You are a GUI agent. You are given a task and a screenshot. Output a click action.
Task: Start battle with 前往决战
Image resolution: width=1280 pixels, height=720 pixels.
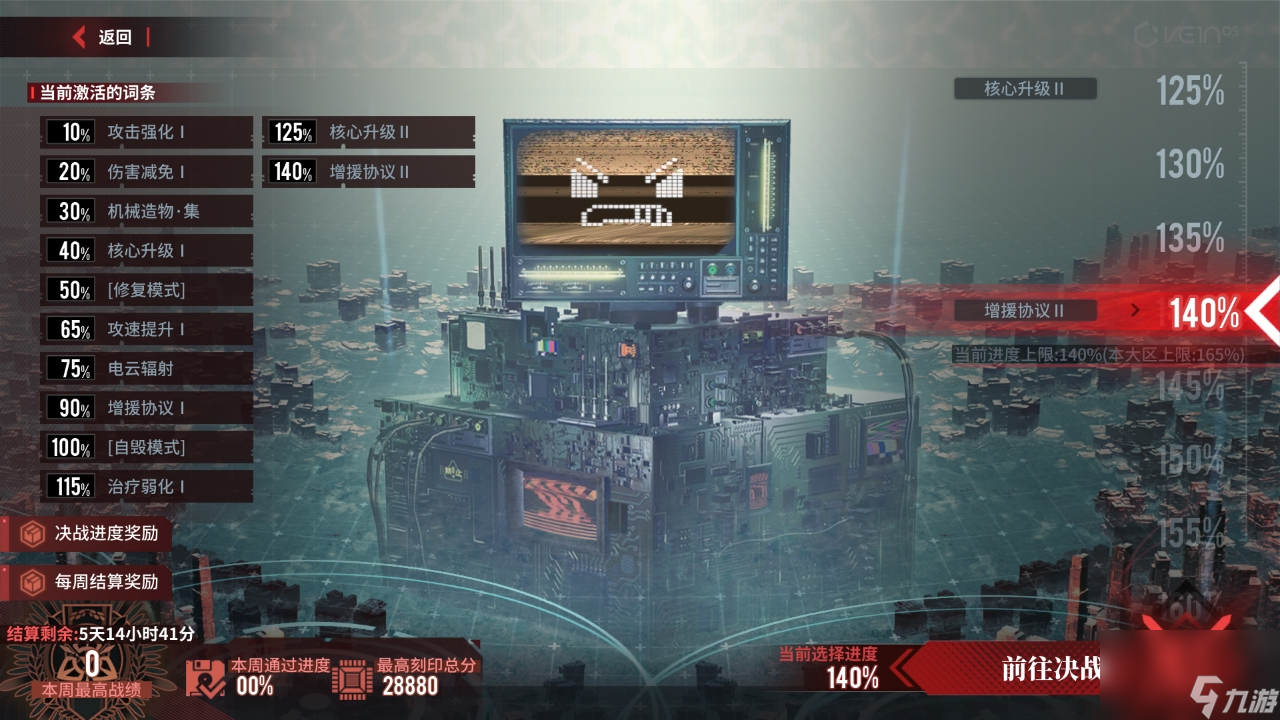pos(1050,669)
